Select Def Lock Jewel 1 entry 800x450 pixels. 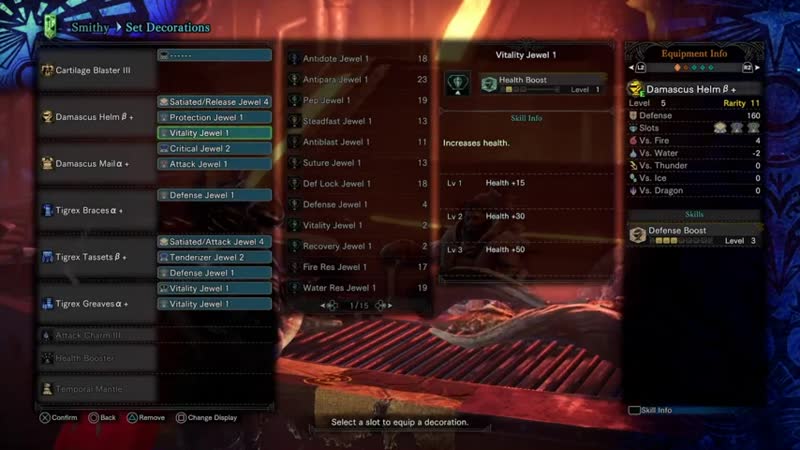click(359, 184)
